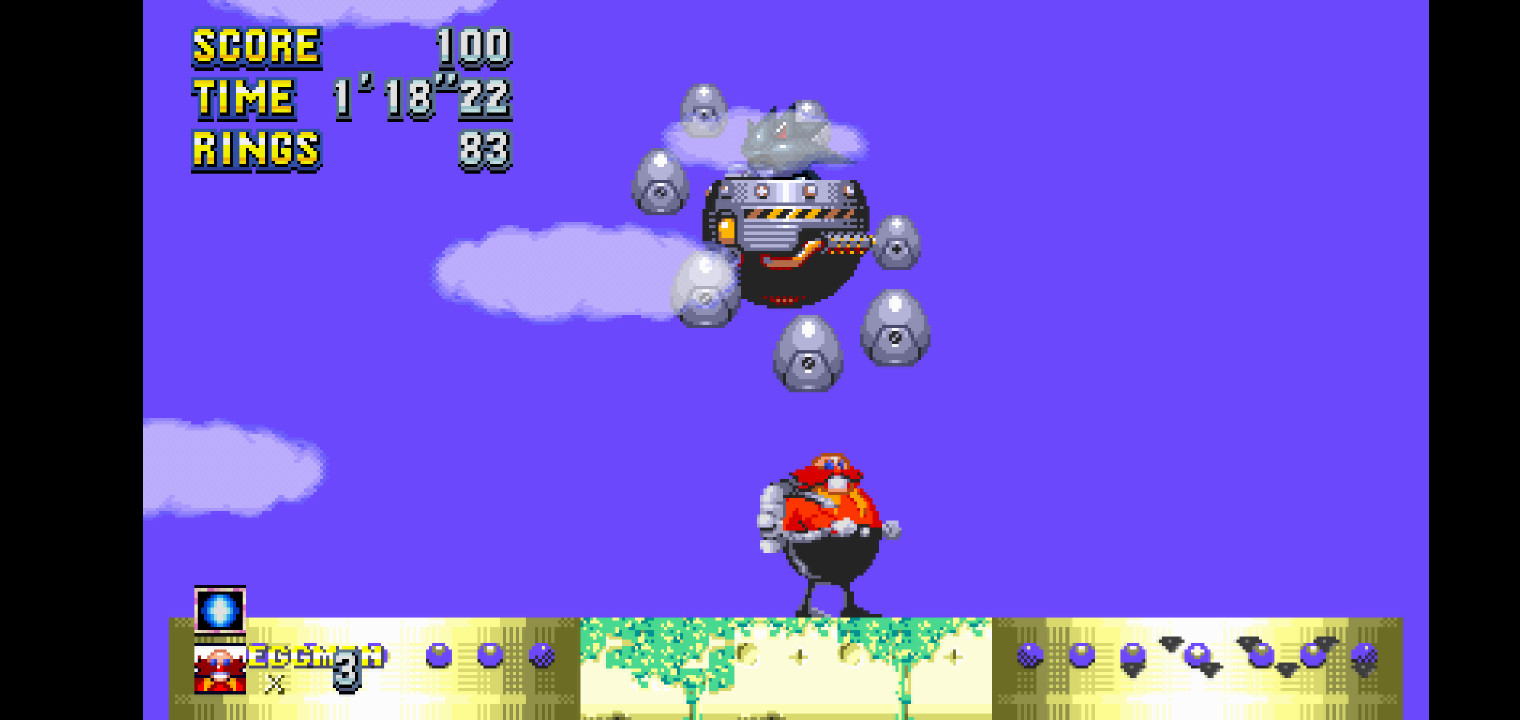Select the lowest egg mine below the boss
This screenshot has width=1520, height=720.
coord(807,355)
